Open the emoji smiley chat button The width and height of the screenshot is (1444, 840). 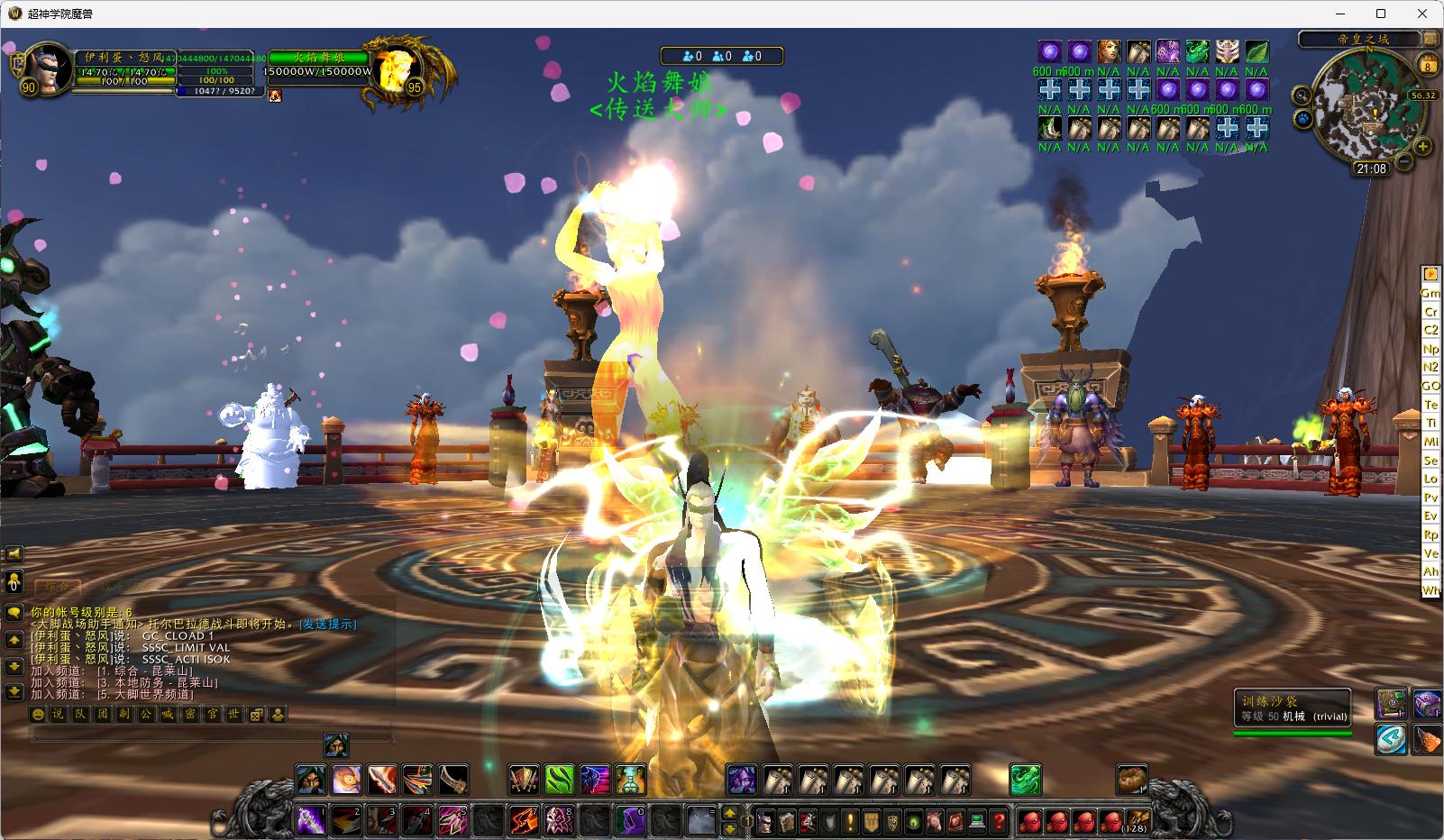(38, 715)
